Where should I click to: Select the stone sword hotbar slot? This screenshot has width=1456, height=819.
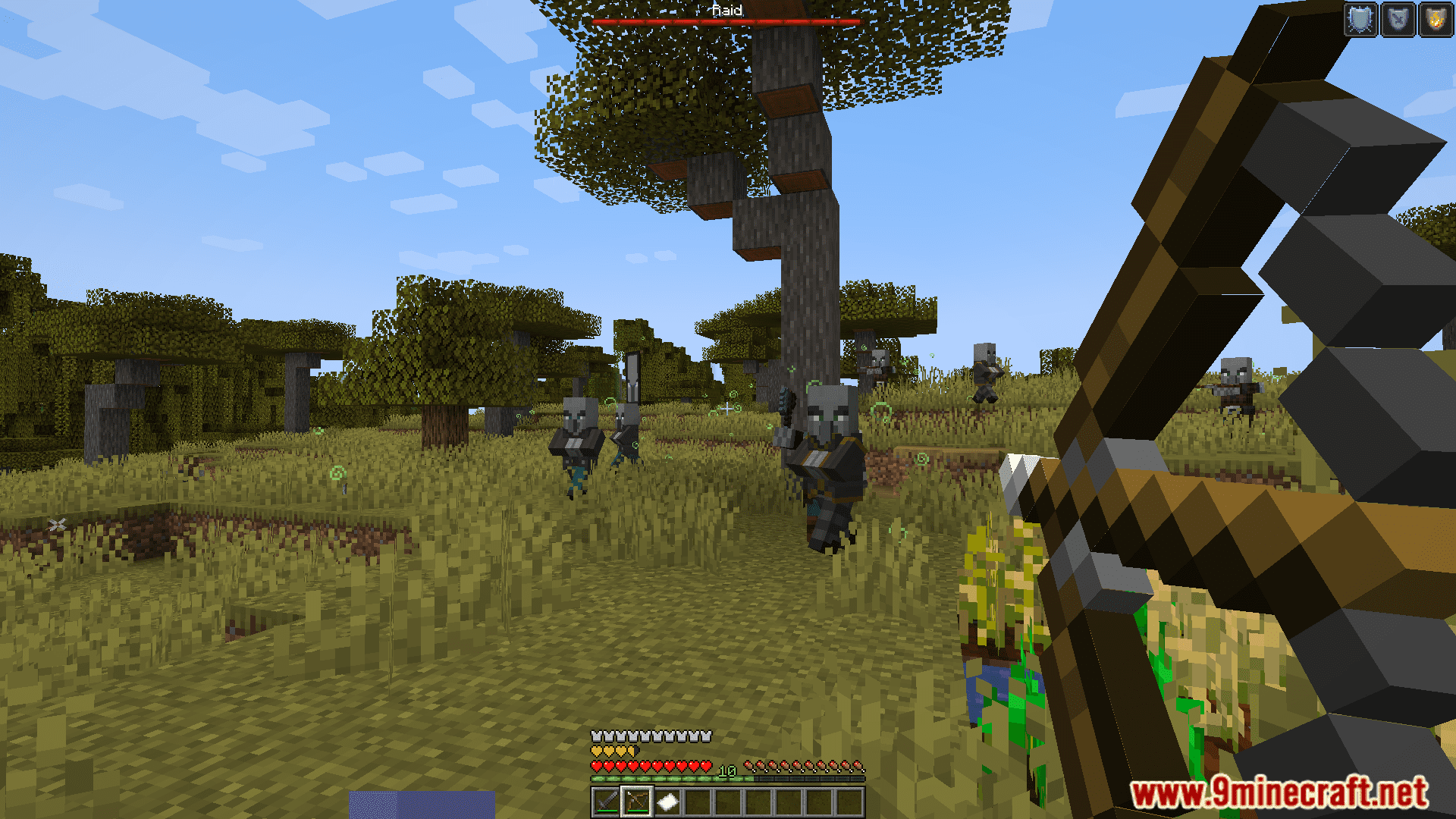tap(607, 802)
